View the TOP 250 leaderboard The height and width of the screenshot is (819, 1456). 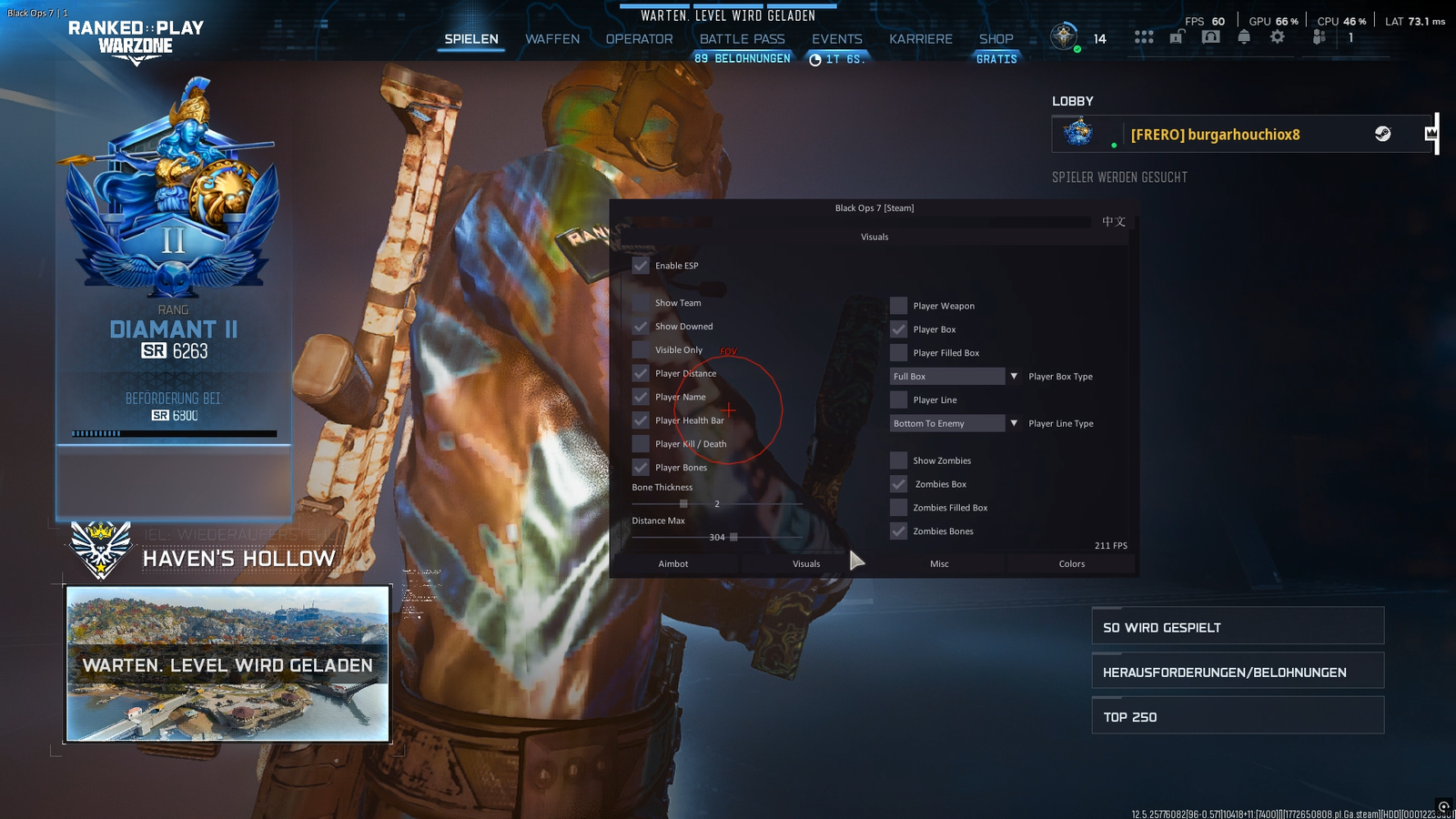1238,716
